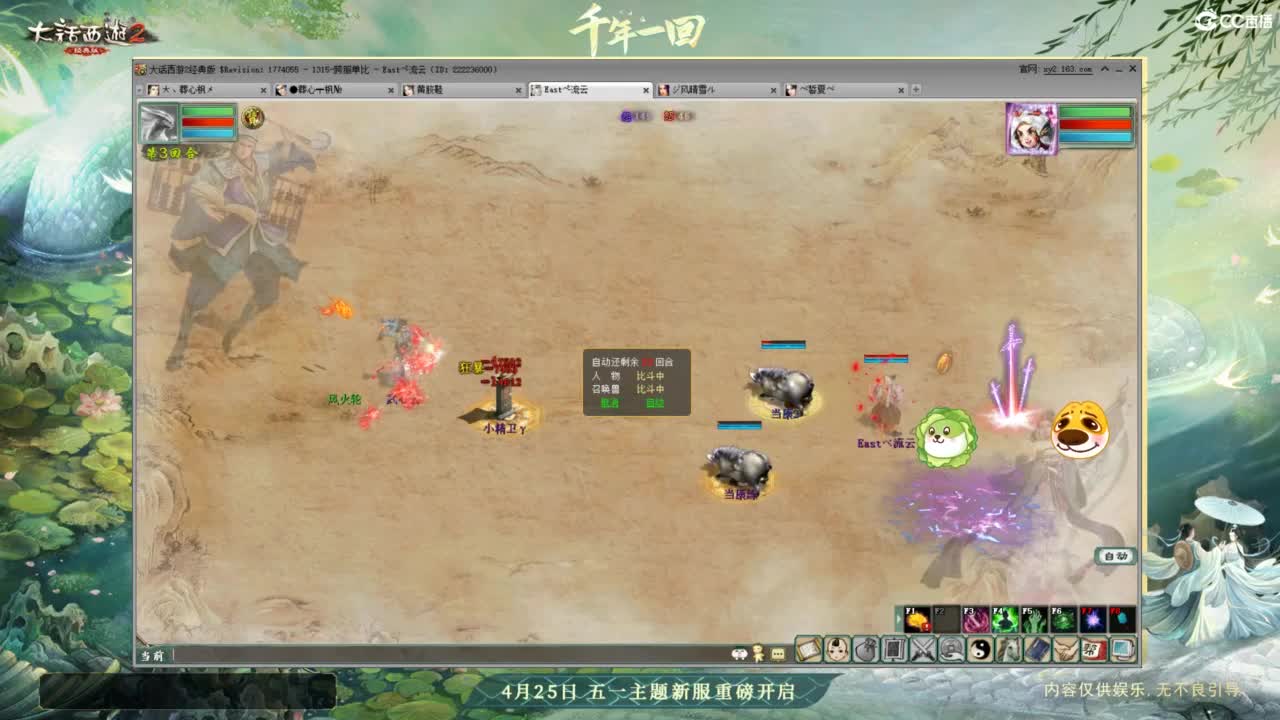Image resolution: width=1280 pixels, height=720 pixels.
Task: Open the horse mount panel
Action: [1007, 649]
